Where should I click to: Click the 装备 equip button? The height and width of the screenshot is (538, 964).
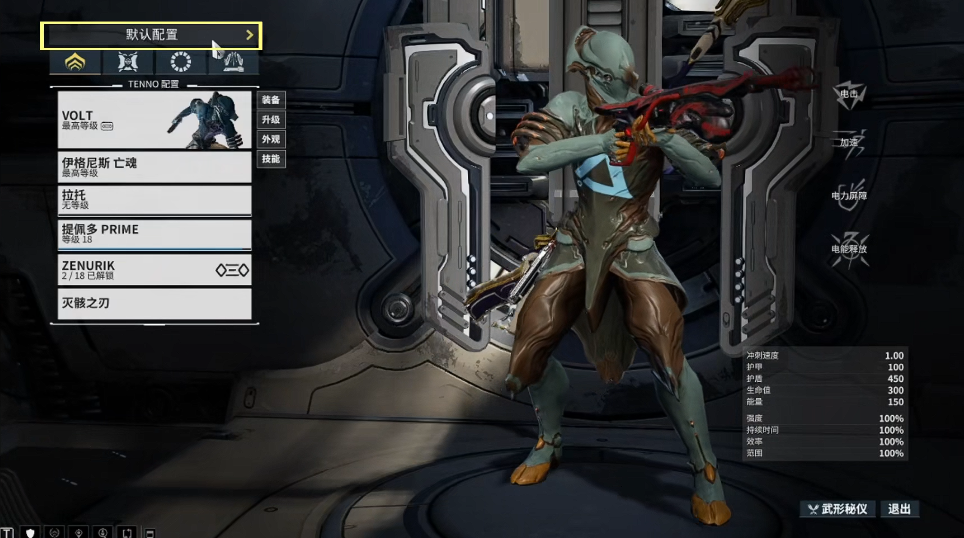pos(271,100)
